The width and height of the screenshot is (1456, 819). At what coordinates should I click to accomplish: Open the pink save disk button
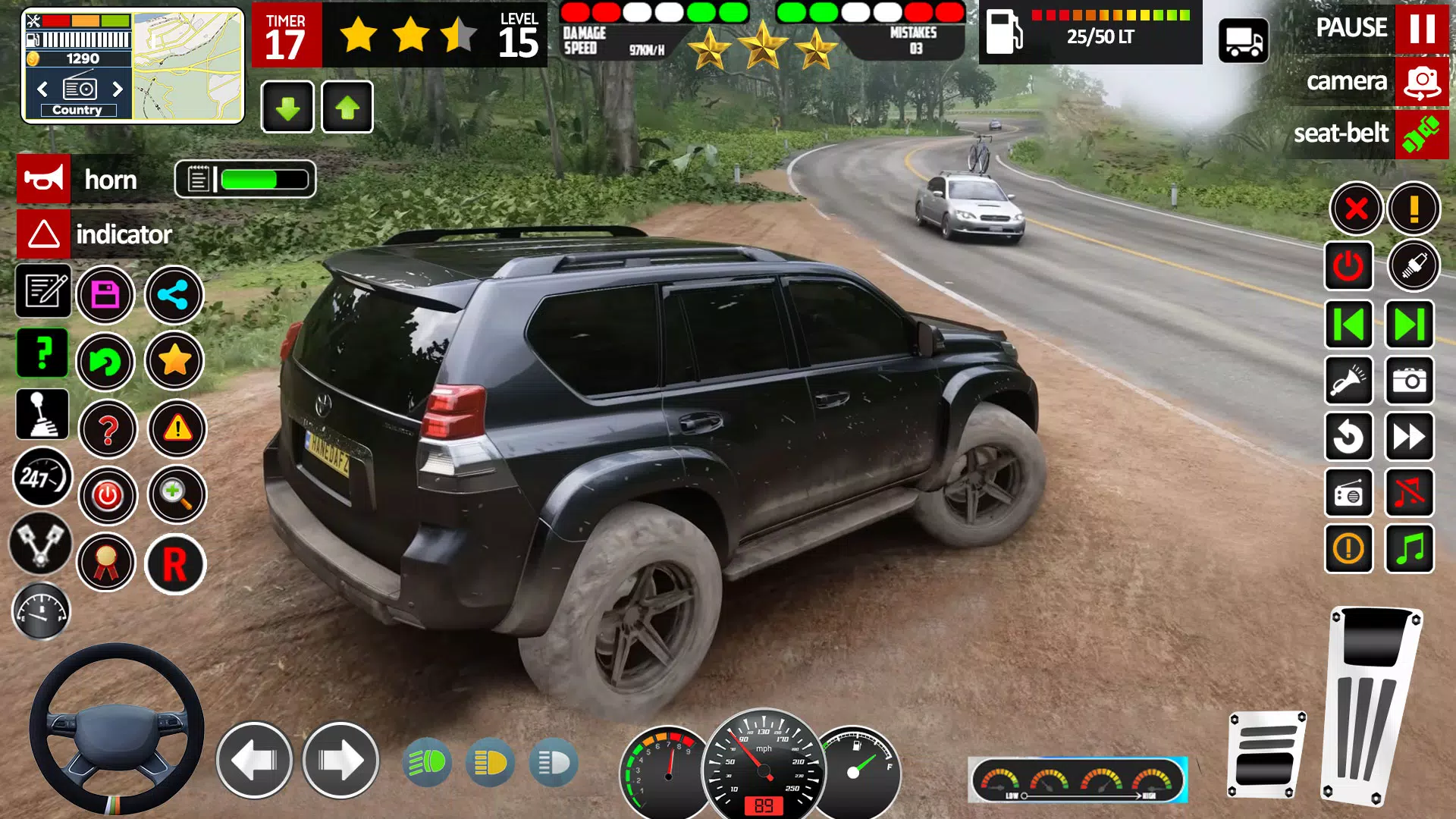[x=105, y=294]
